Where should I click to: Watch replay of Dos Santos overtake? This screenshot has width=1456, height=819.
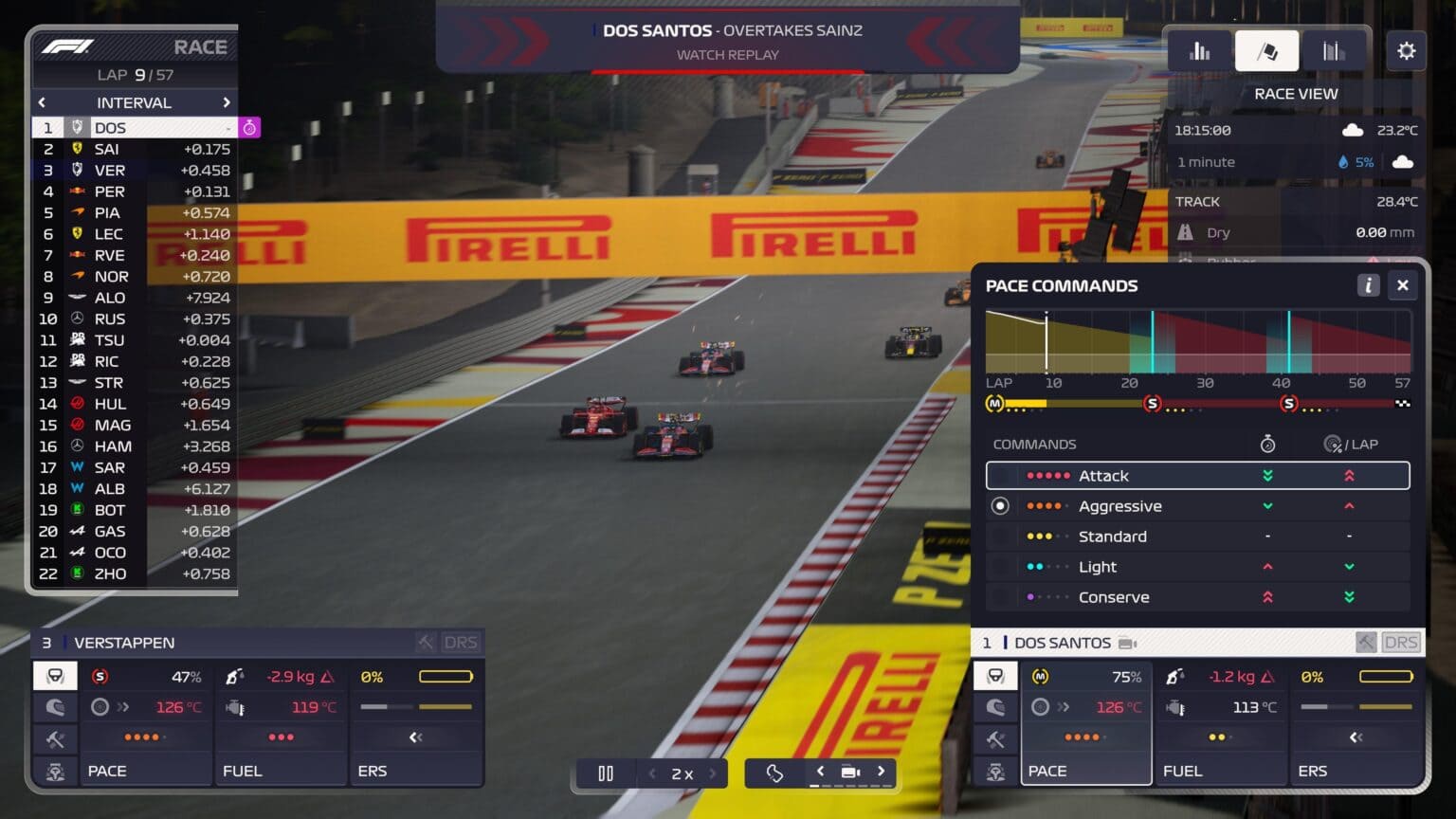coord(727,55)
